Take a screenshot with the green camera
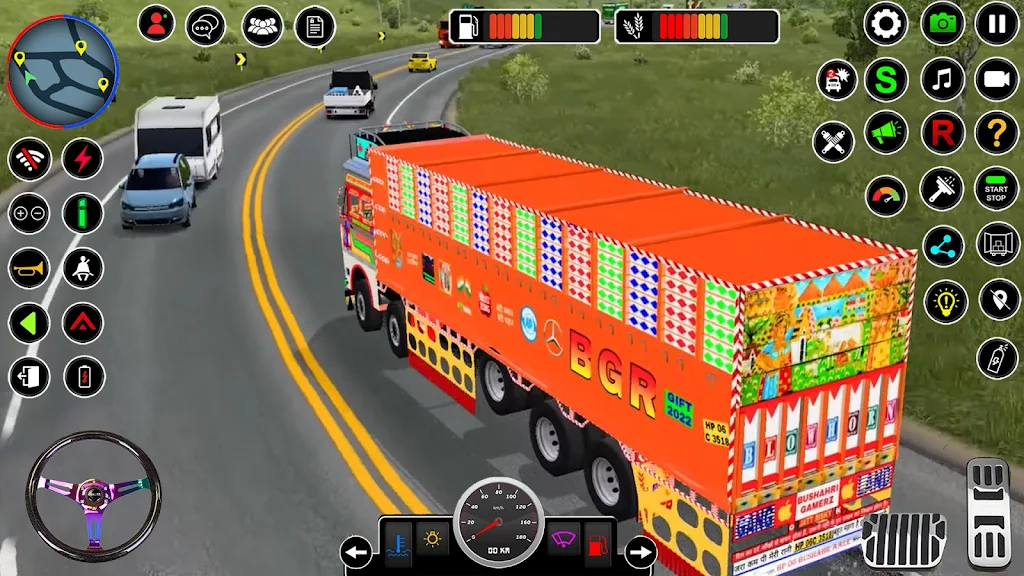Screen dimensions: 1024x576 click(x=942, y=24)
